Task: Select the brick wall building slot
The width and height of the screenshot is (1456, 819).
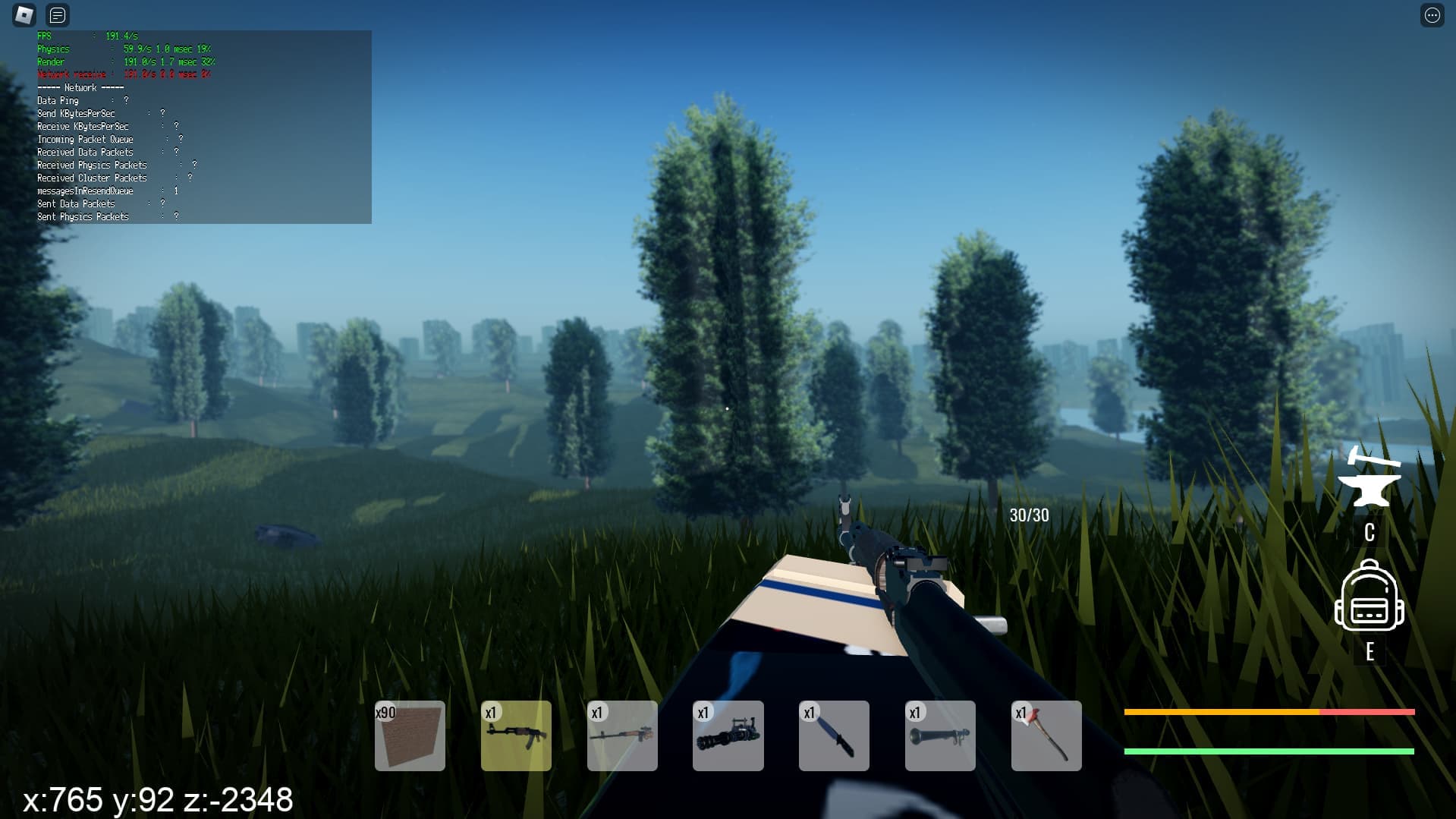Action: pos(410,736)
